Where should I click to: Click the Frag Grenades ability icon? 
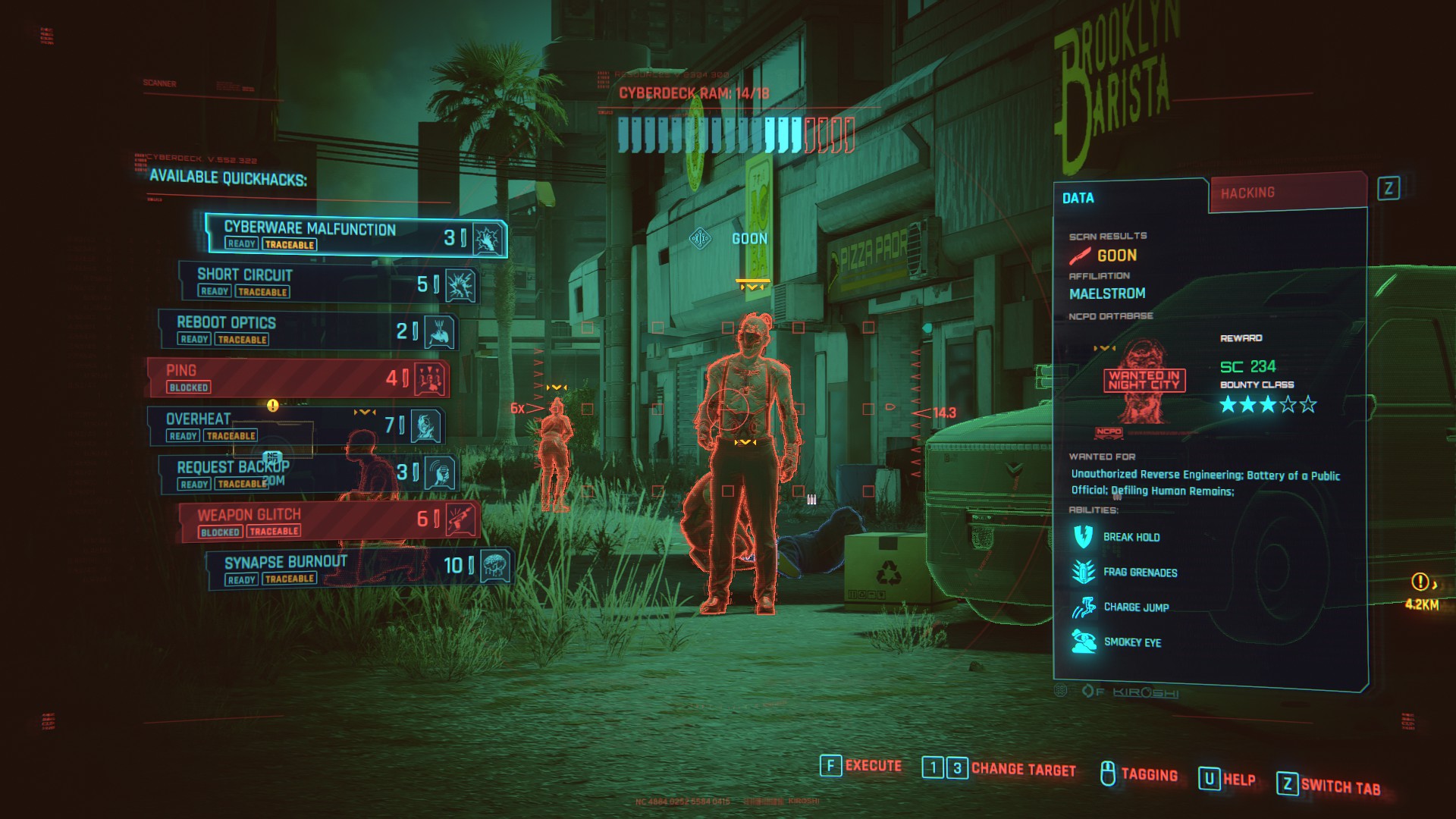pyautogui.click(x=1083, y=572)
